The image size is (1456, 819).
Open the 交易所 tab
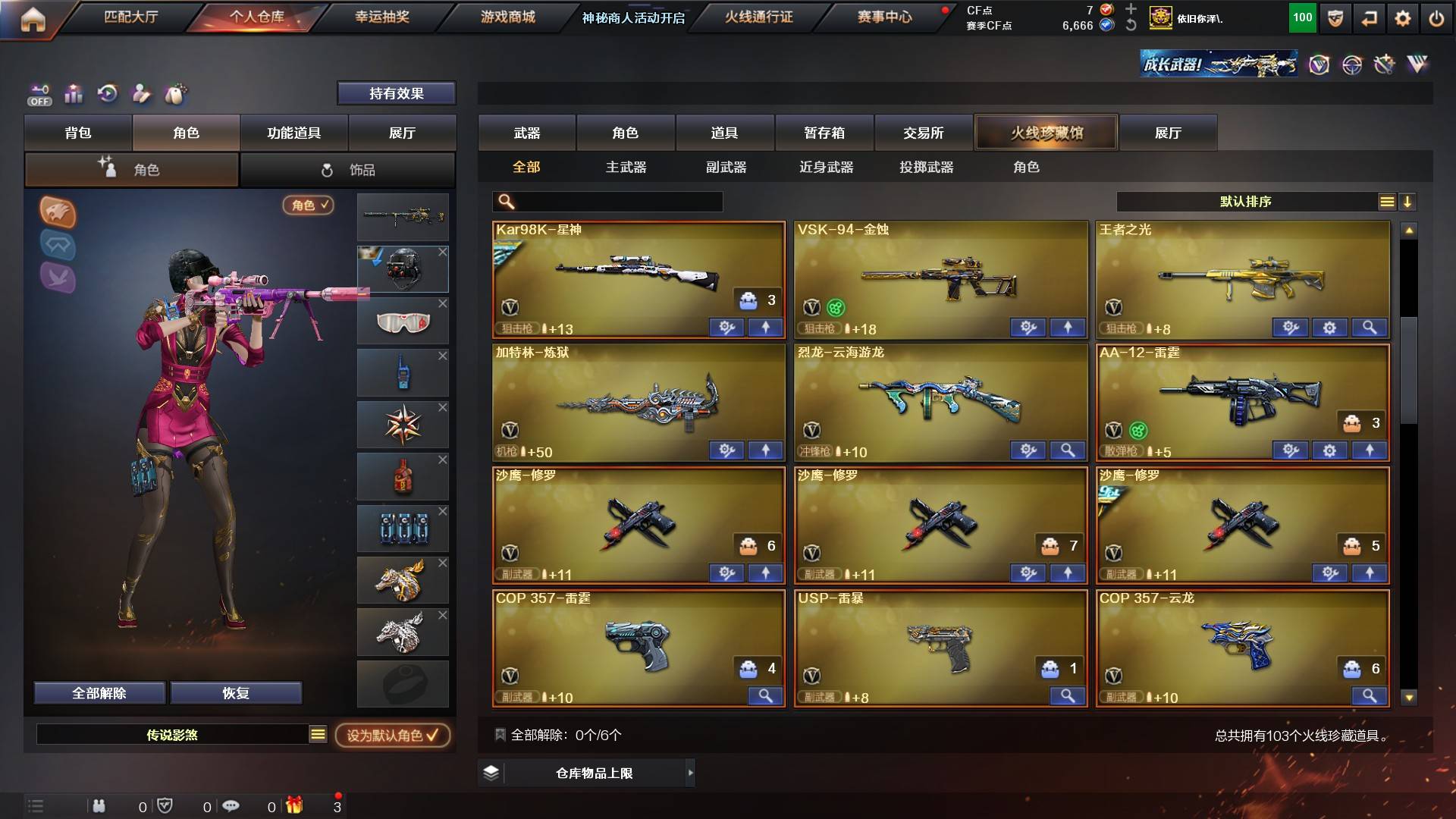[924, 132]
